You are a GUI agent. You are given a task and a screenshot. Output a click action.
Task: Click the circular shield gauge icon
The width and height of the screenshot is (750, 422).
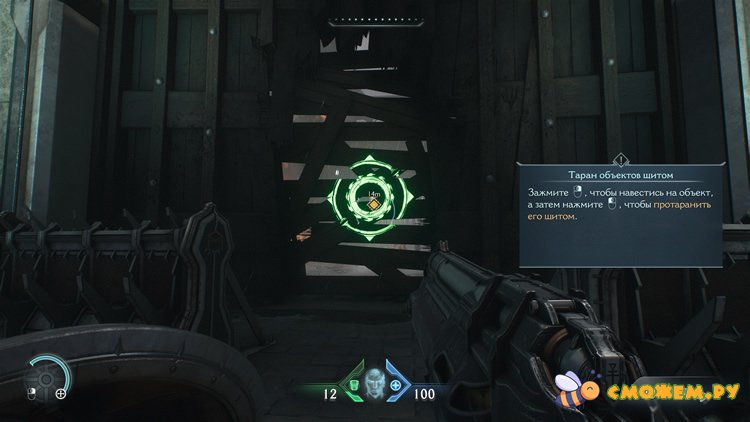48,376
